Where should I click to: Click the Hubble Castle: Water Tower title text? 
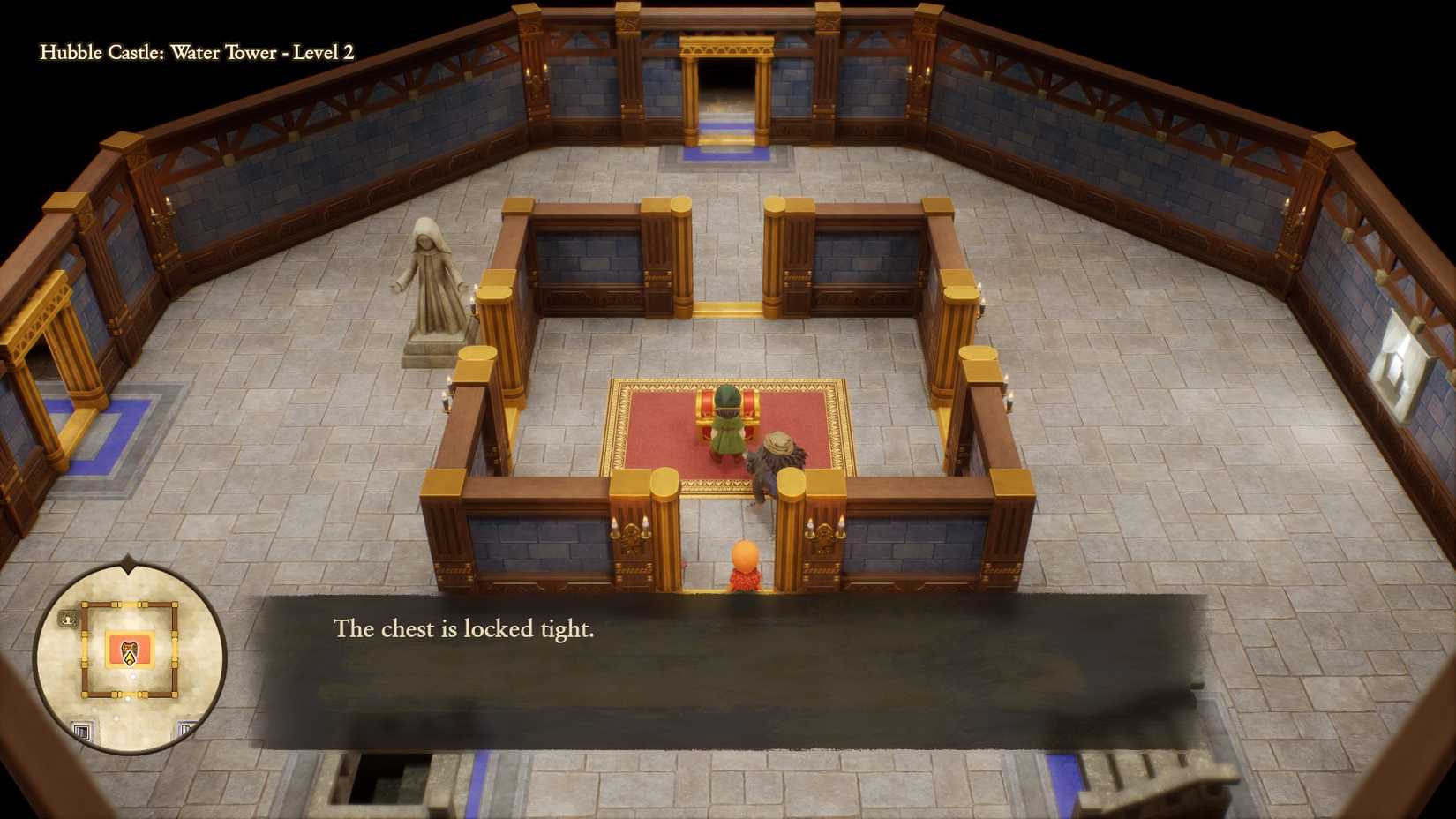tap(196, 53)
